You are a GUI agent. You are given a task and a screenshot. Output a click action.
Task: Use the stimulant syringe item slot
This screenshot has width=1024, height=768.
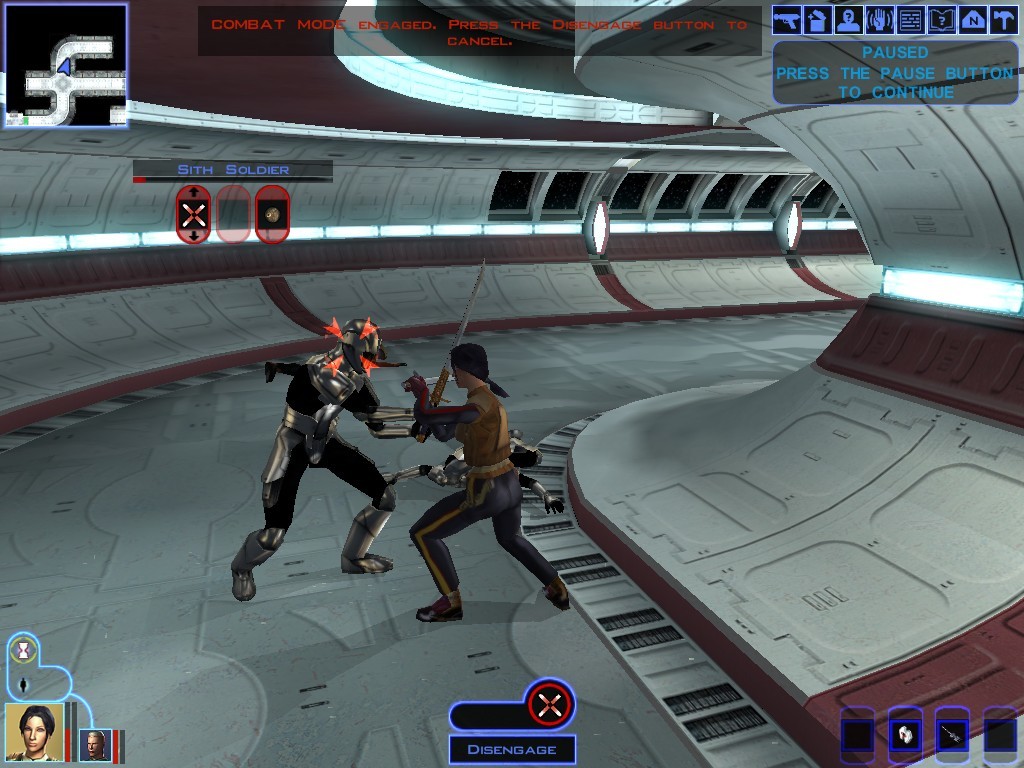point(952,735)
